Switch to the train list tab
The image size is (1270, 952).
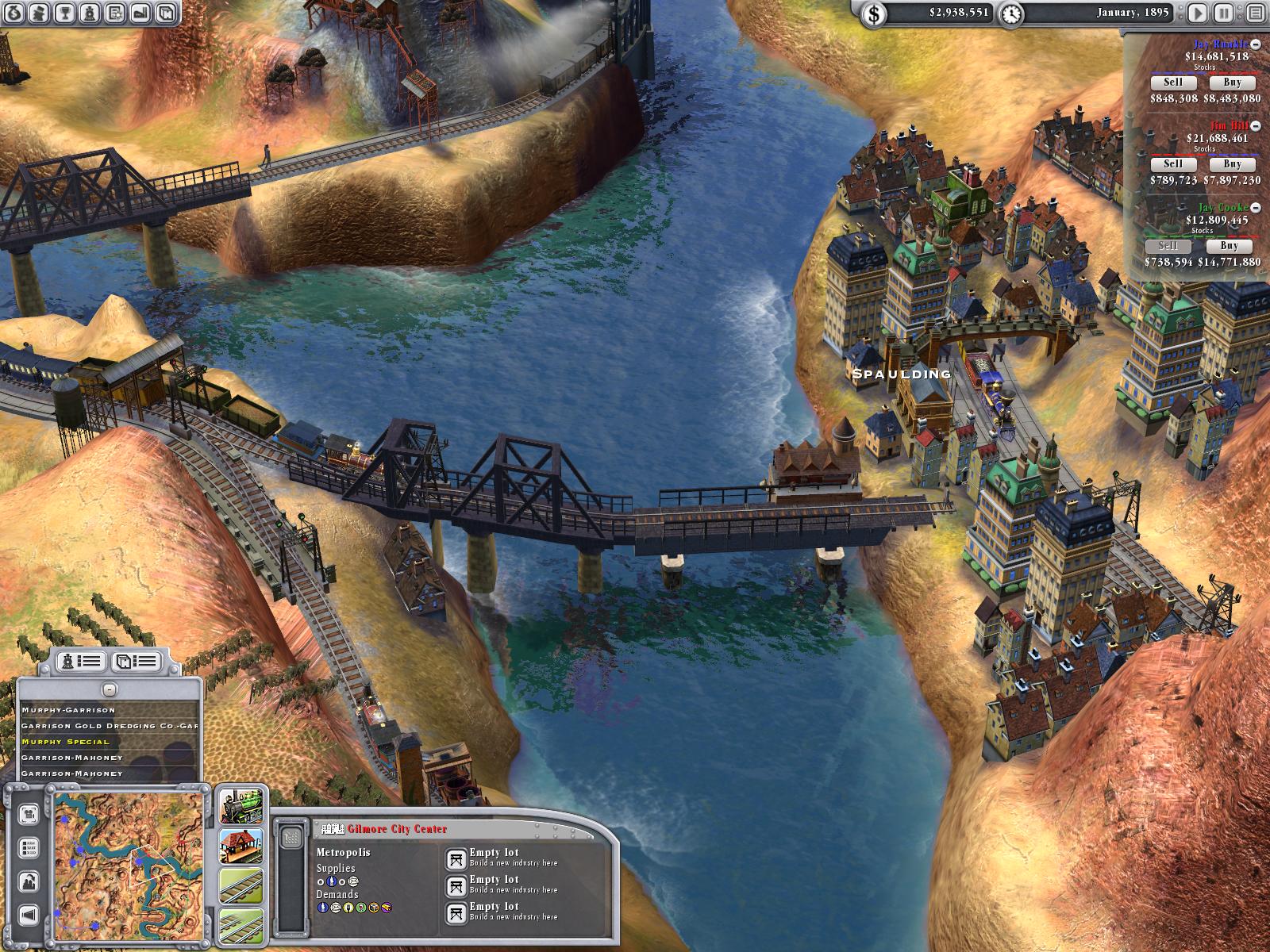82,660
